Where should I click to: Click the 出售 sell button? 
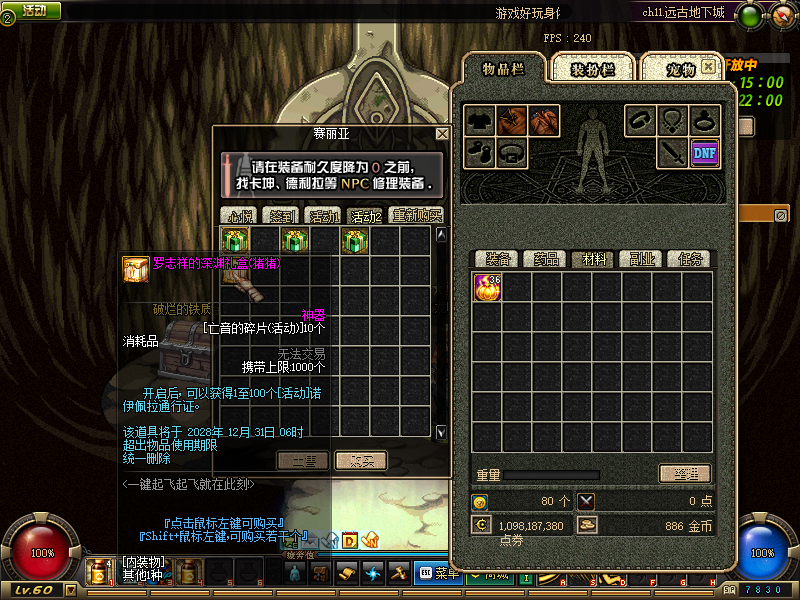[x=302, y=460]
